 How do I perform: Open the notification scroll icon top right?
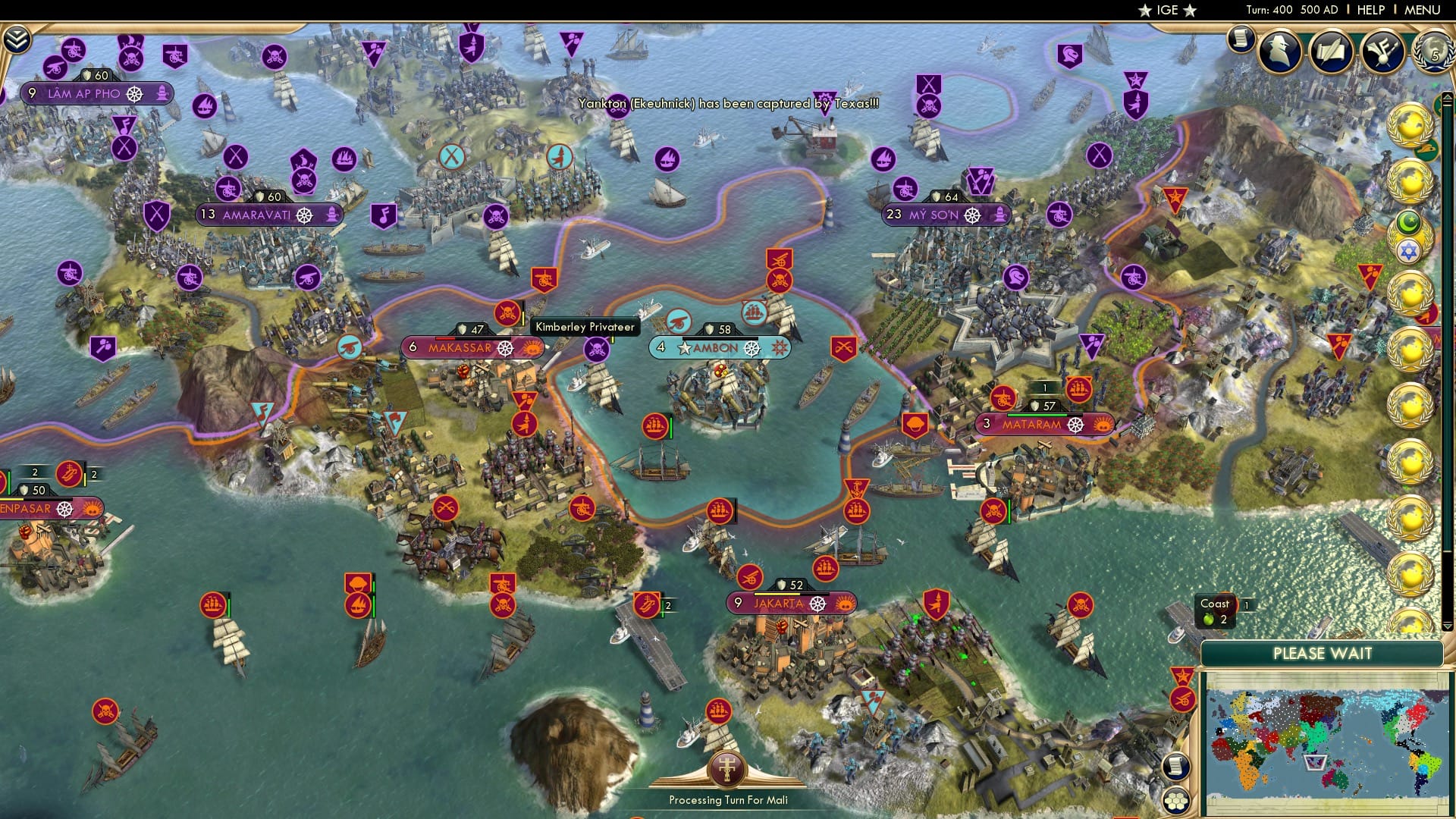pyautogui.click(x=1241, y=38)
